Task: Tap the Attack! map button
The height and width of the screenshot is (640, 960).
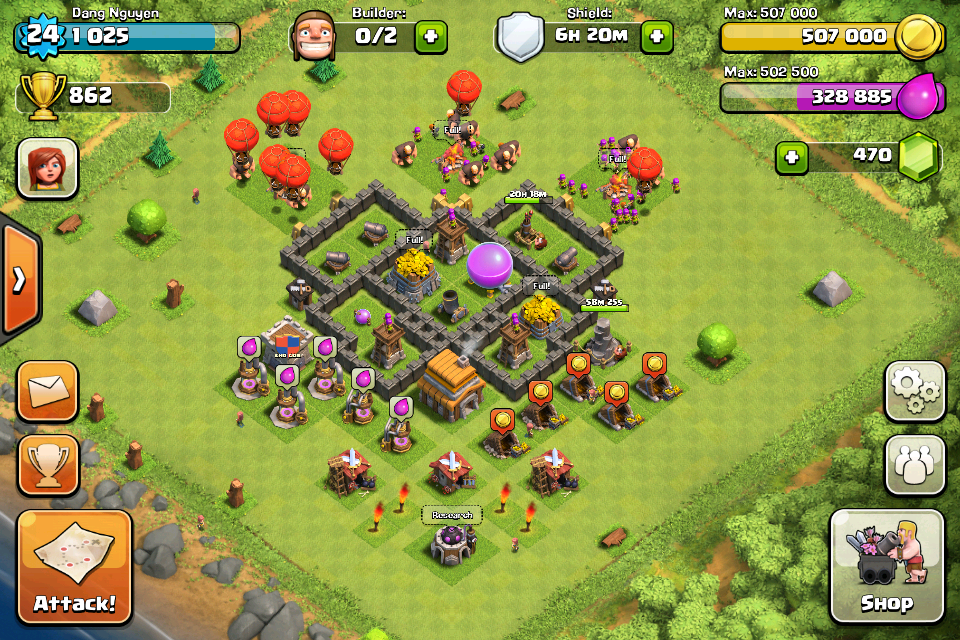Action: click(75, 567)
